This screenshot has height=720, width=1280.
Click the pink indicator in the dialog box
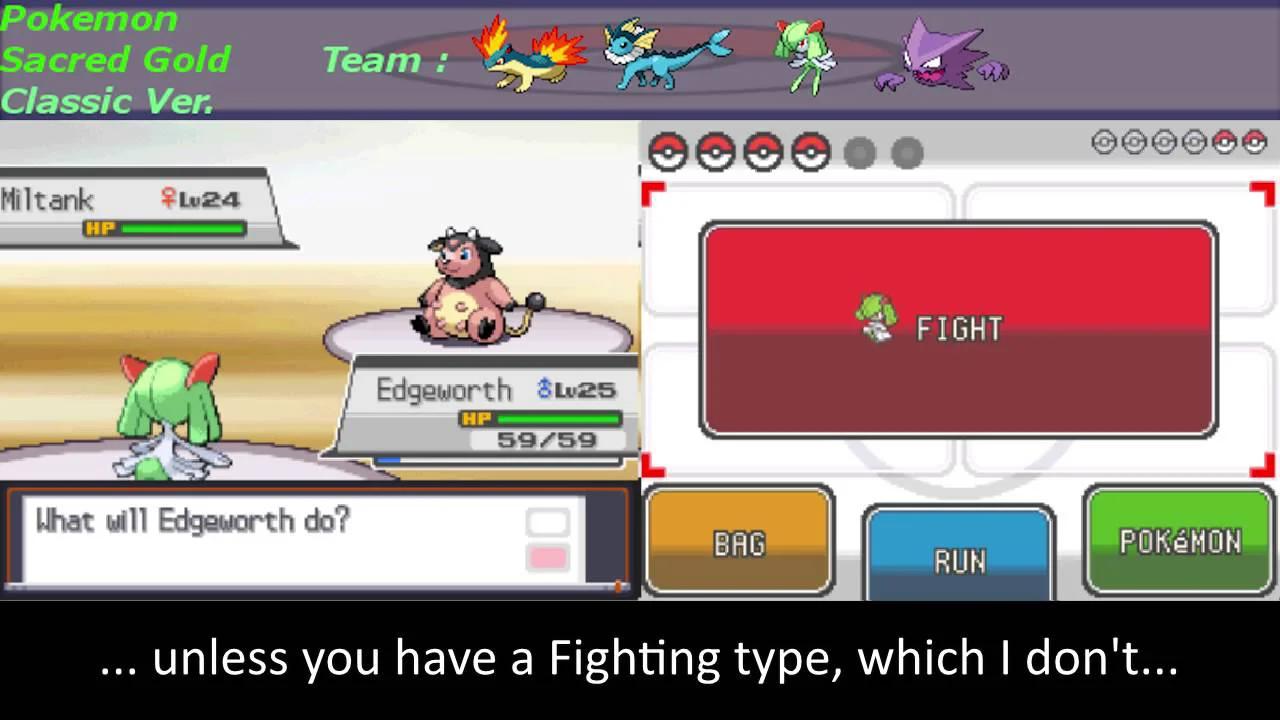[548, 558]
